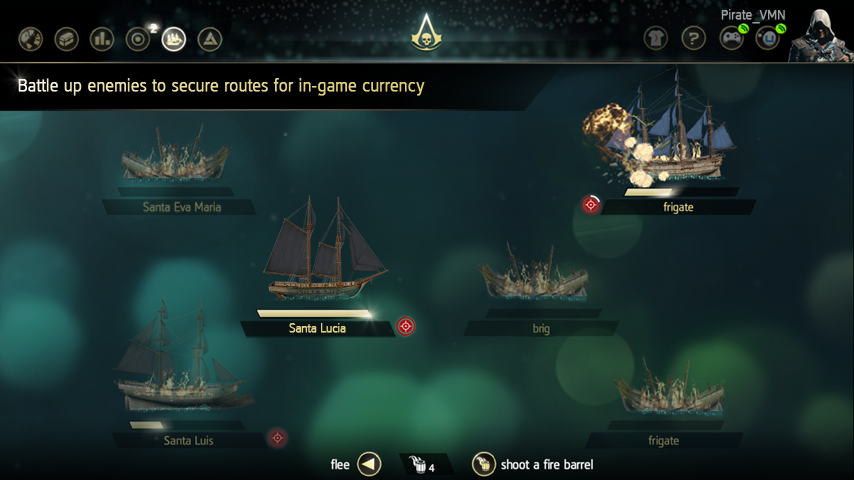Open the question mark help icon
The image size is (854, 480).
tap(693, 38)
